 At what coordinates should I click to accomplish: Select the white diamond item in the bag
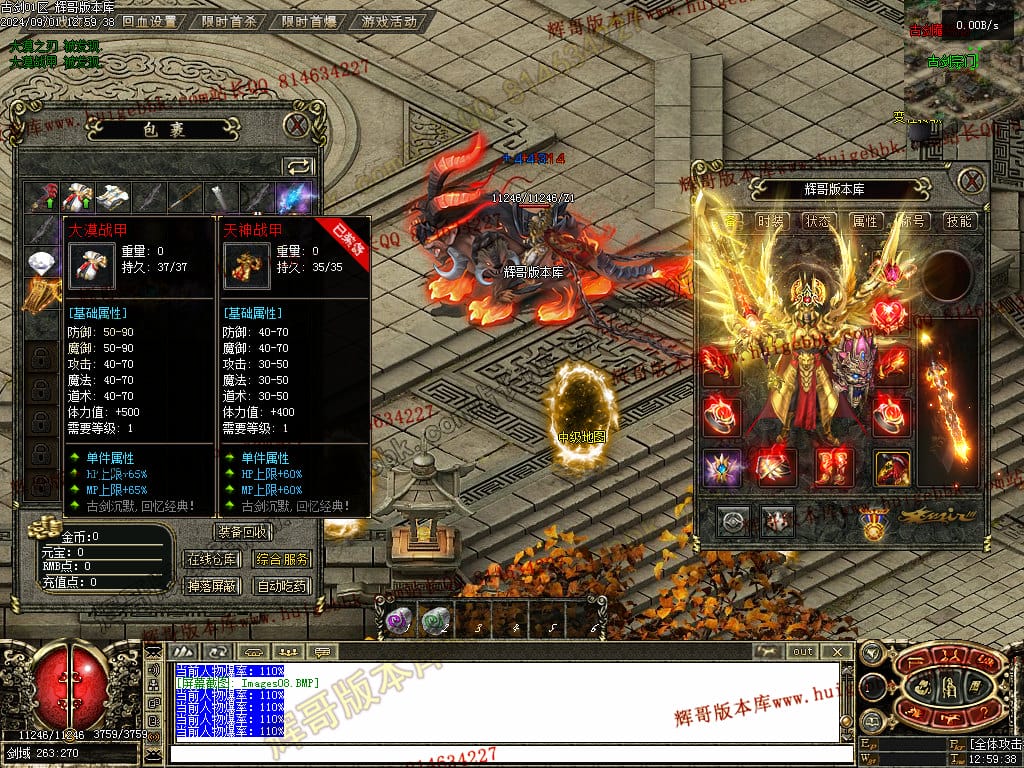41,264
